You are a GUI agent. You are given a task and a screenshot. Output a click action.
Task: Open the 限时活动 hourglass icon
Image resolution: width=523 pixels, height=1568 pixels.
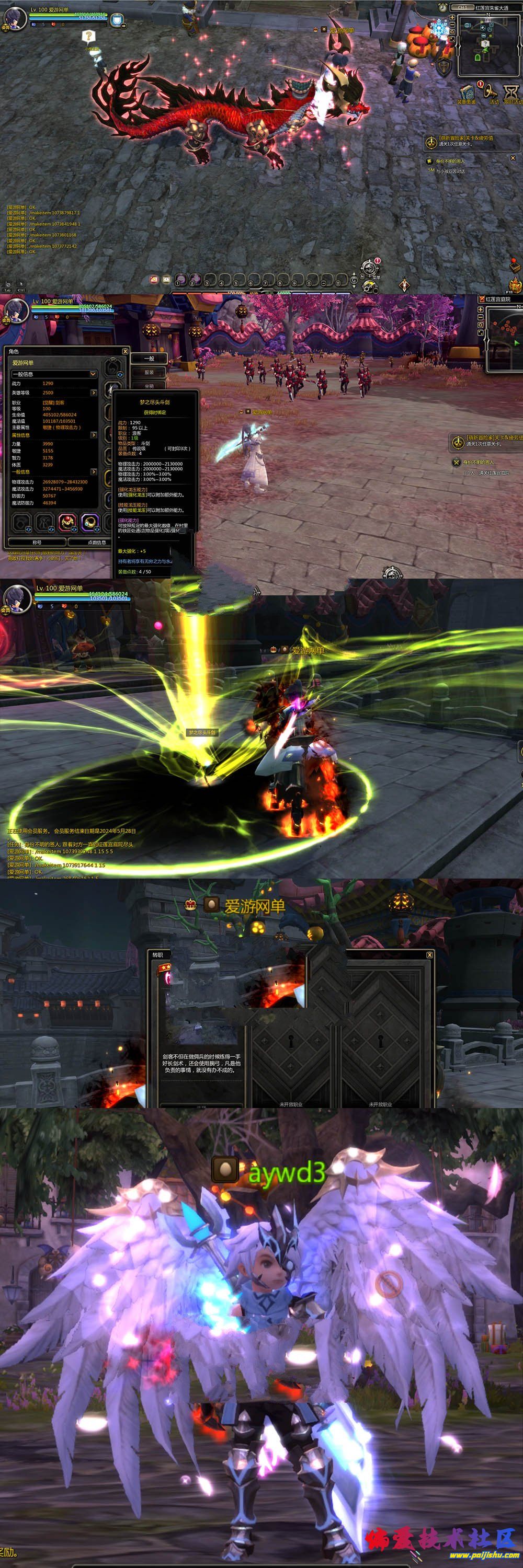(x=511, y=91)
